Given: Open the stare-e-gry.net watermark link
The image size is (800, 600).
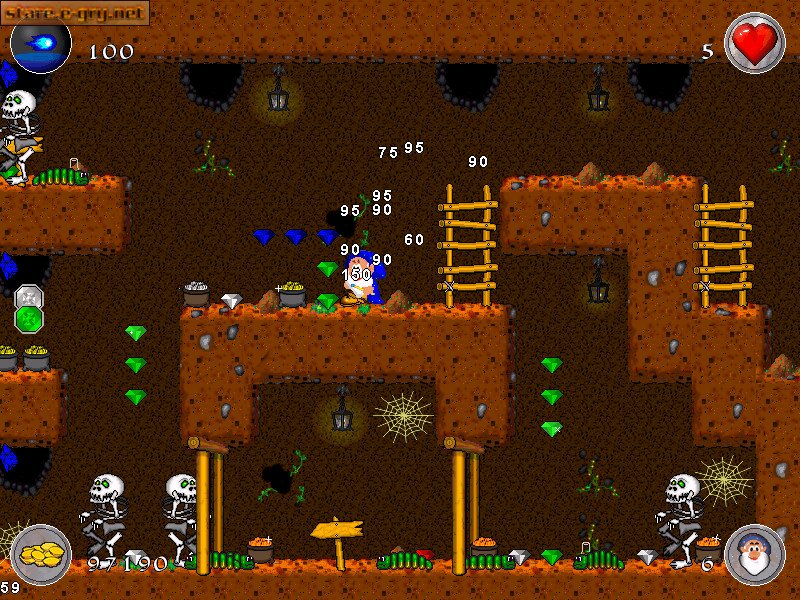Looking at the screenshot, I should tap(75, 12).
